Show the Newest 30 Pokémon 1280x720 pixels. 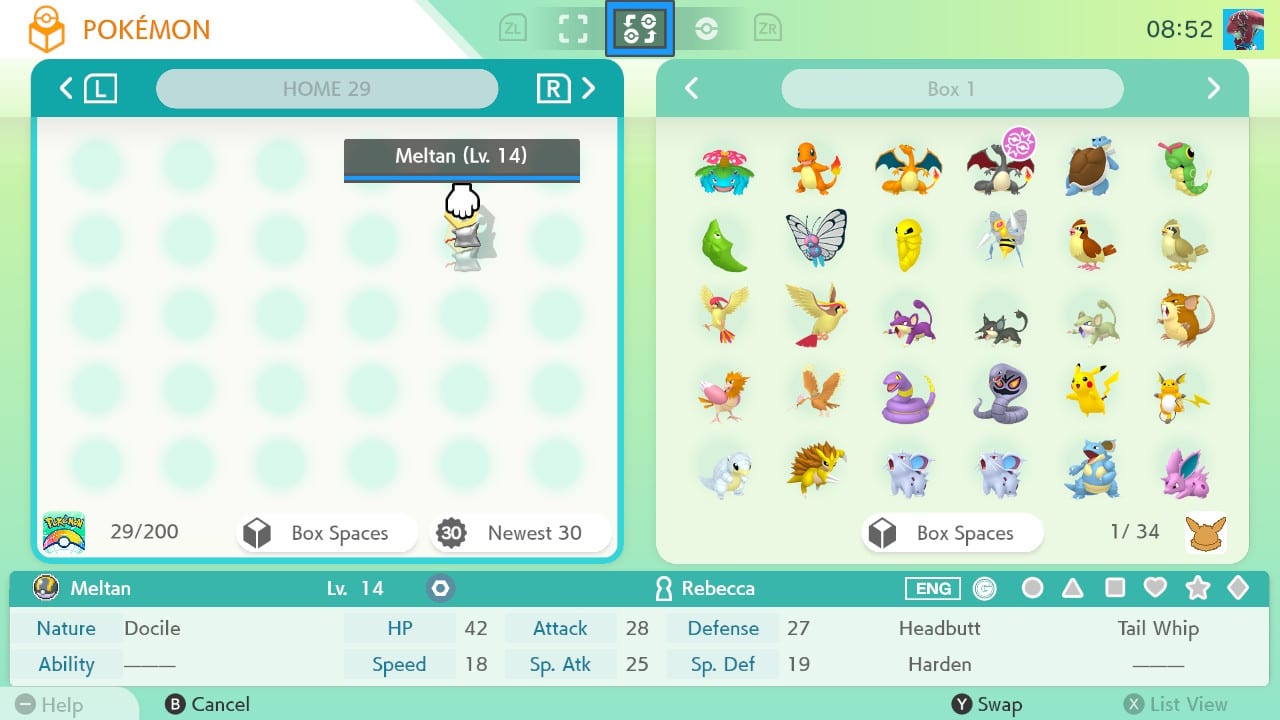520,533
